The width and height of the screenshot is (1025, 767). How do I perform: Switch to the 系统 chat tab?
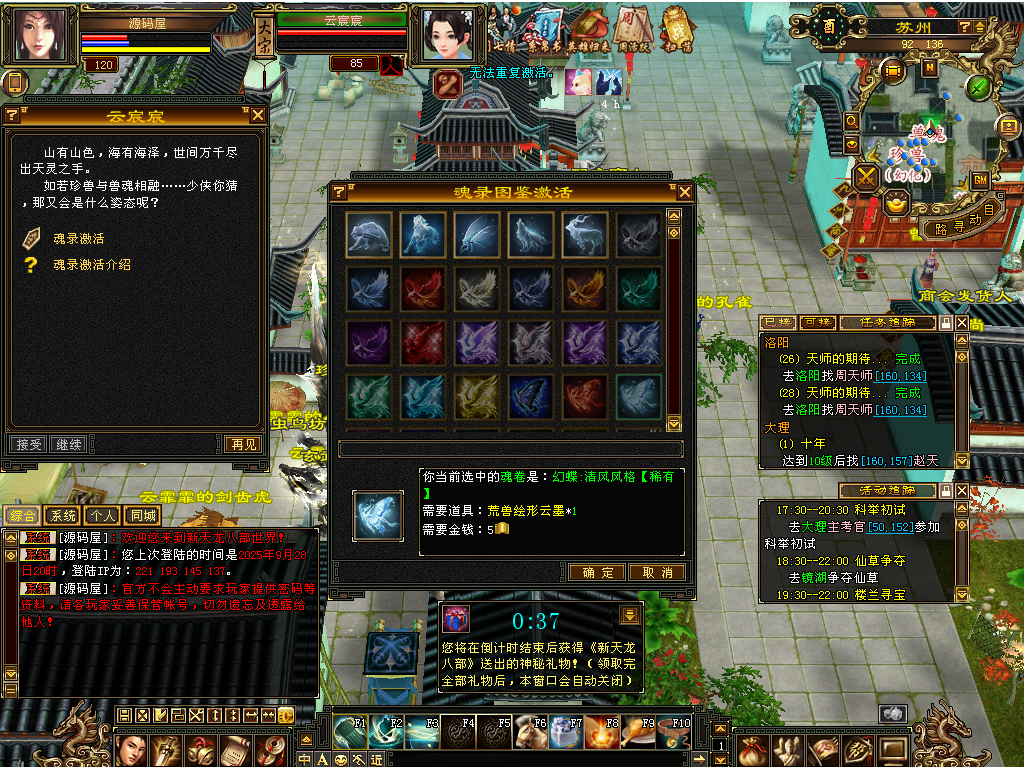pos(63,516)
